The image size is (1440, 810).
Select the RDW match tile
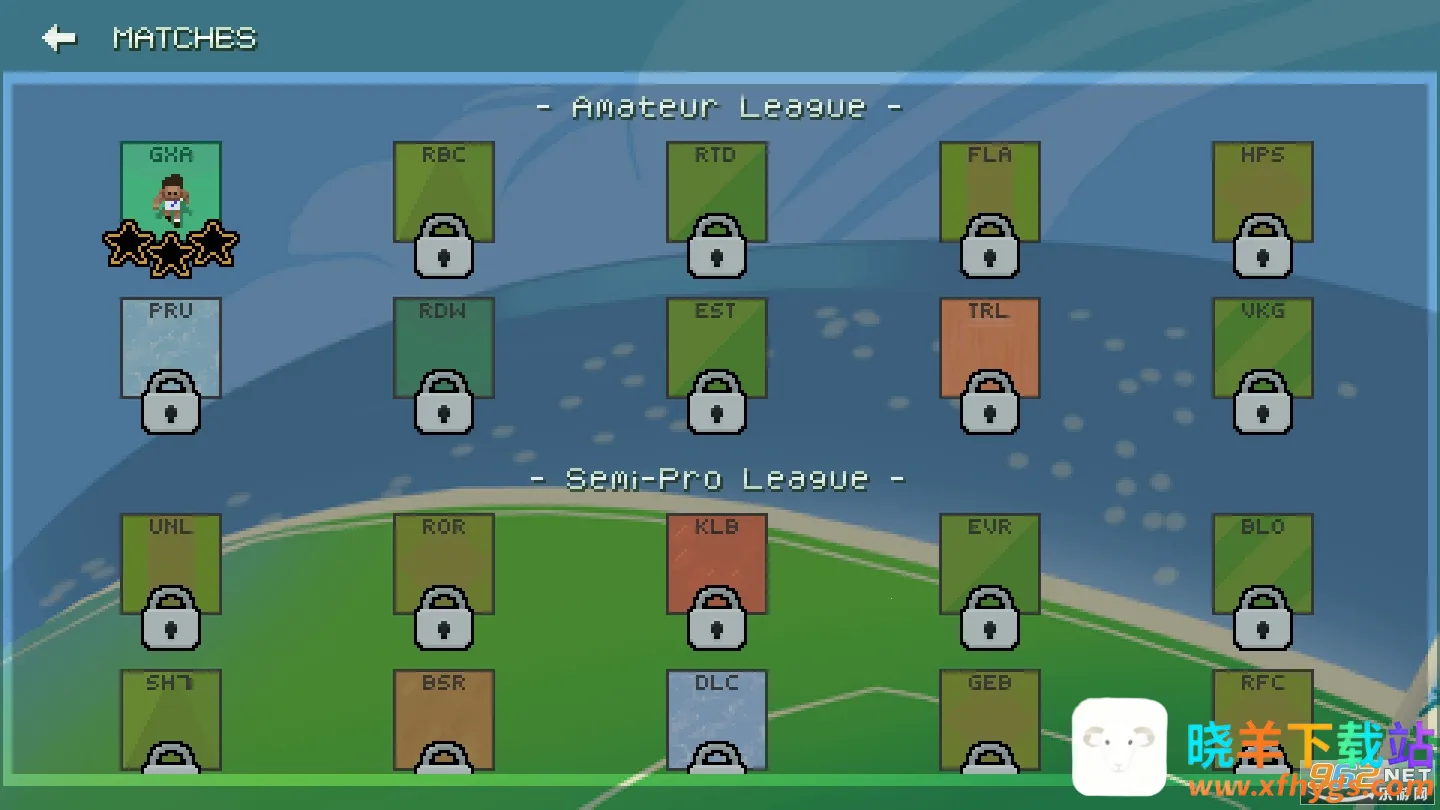point(443,348)
